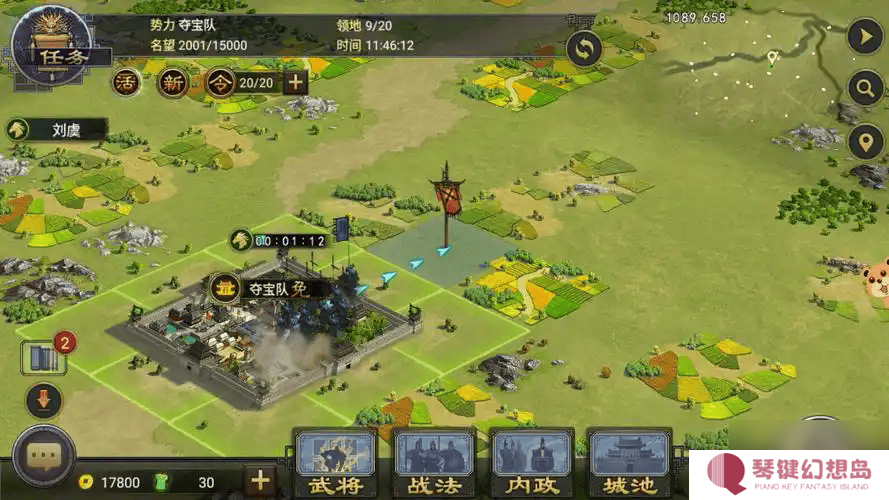The image size is (889, 500).
Task: Open the 武将 generals menu
Action: click(x=335, y=463)
